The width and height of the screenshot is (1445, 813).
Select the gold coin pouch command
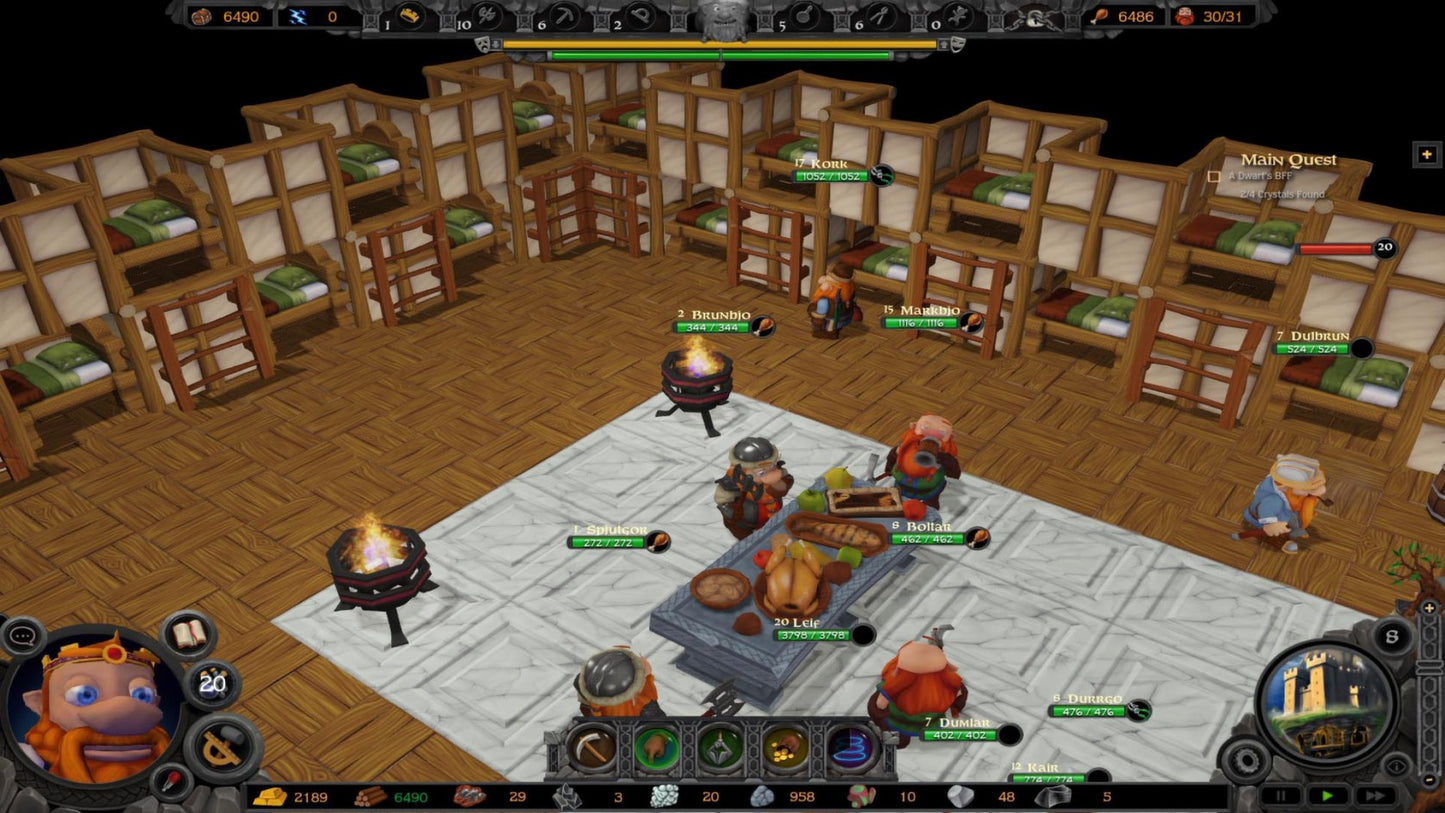786,748
